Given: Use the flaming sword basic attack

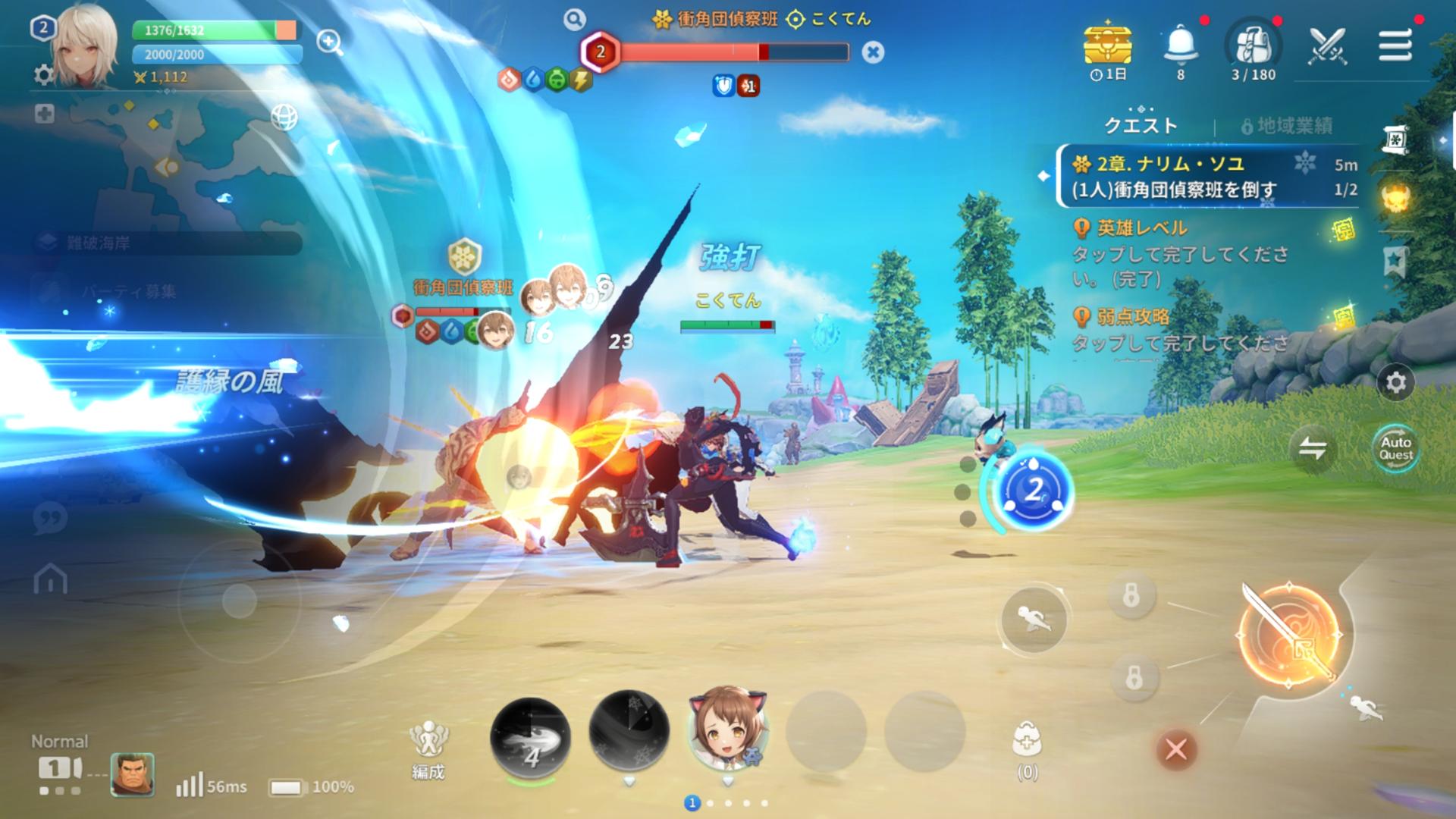Looking at the screenshot, I should pos(1288,635).
